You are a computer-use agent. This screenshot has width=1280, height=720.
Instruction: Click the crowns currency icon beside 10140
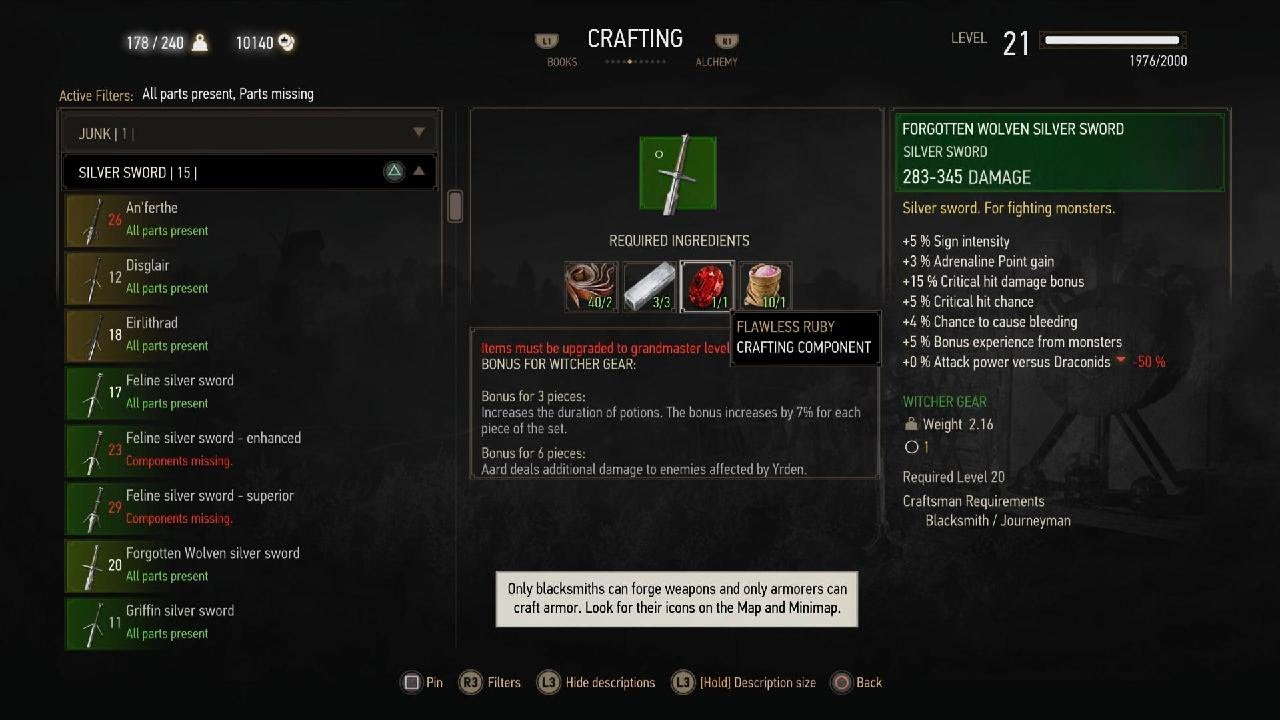coord(287,43)
